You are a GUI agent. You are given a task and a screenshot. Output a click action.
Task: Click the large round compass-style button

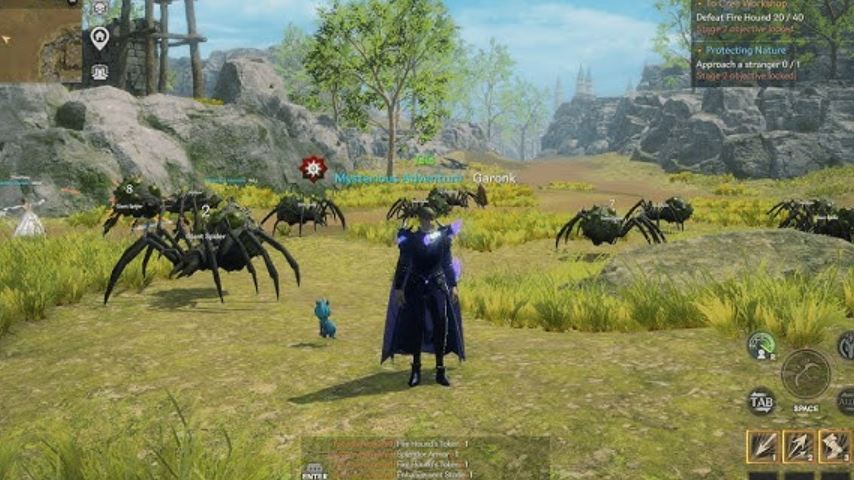click(806, 373)
